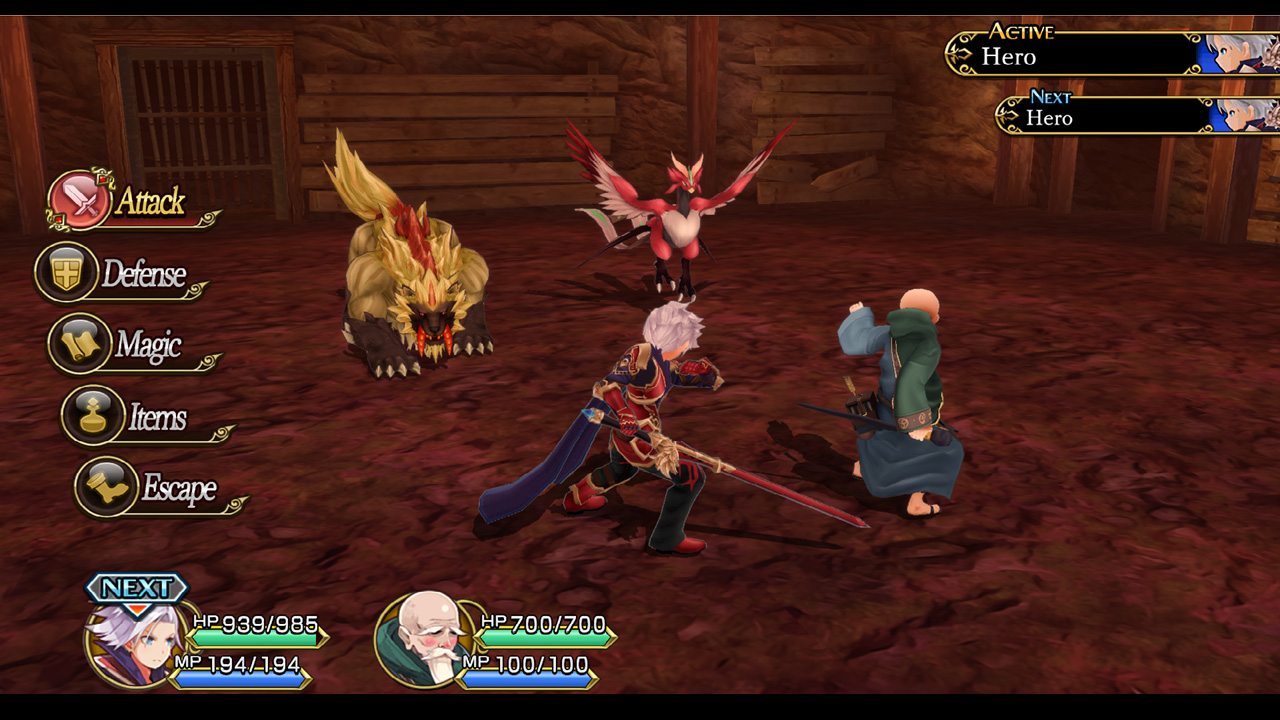Select the Escape command
Screen dimensions: 1280x720
coord(178,489)
